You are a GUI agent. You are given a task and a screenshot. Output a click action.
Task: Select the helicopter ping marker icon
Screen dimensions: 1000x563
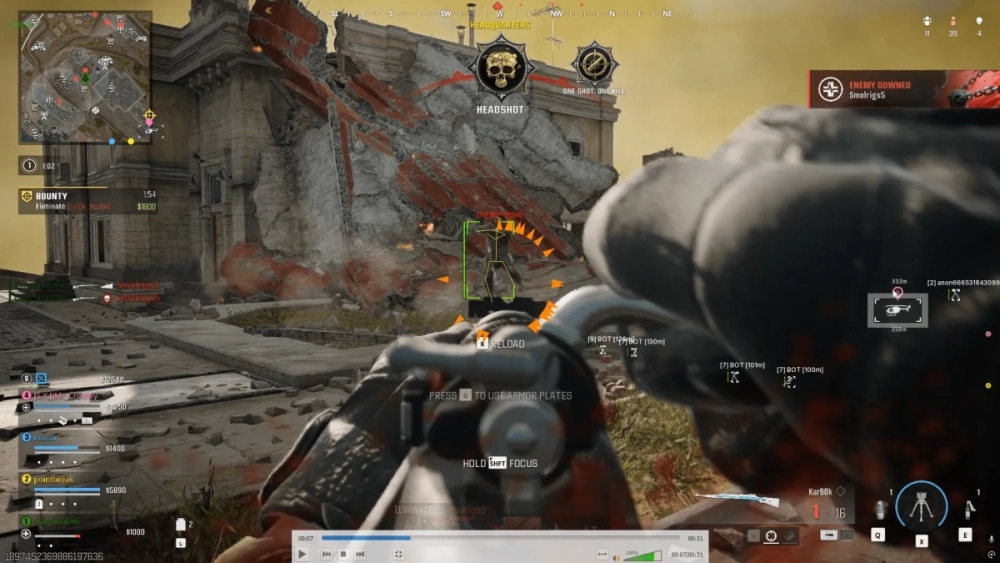point(897,310)
